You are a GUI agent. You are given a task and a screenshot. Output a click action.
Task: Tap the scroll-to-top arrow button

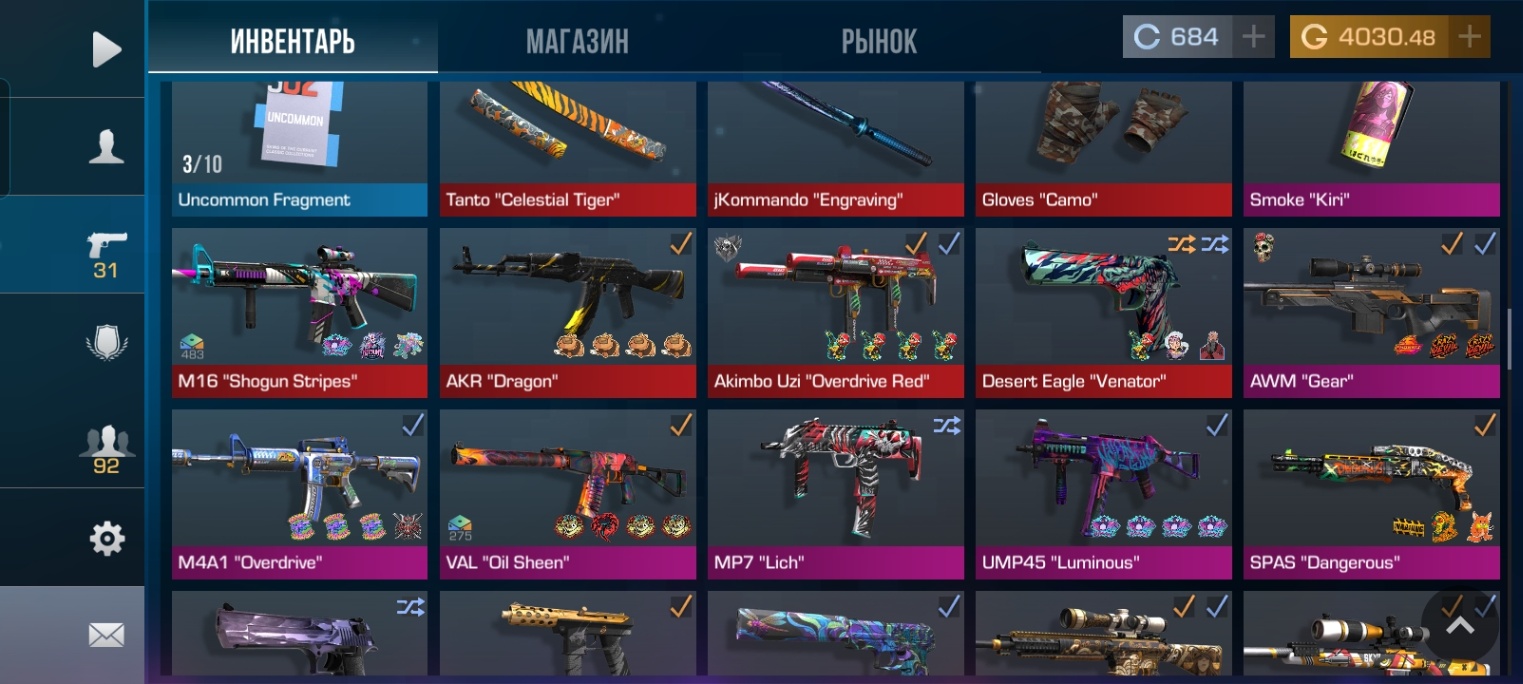point(1460,625)
